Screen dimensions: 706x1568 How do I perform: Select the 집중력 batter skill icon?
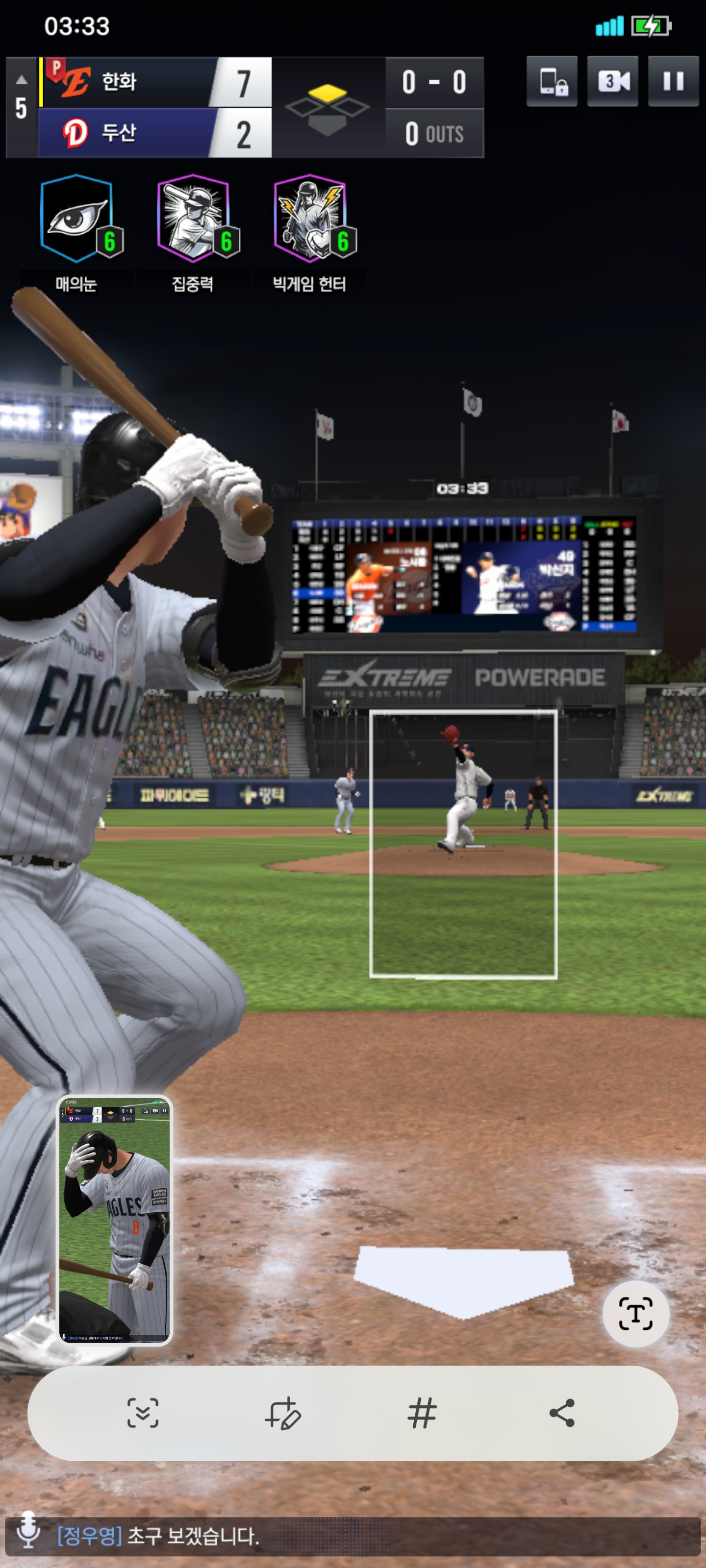[x=194, y=219]
